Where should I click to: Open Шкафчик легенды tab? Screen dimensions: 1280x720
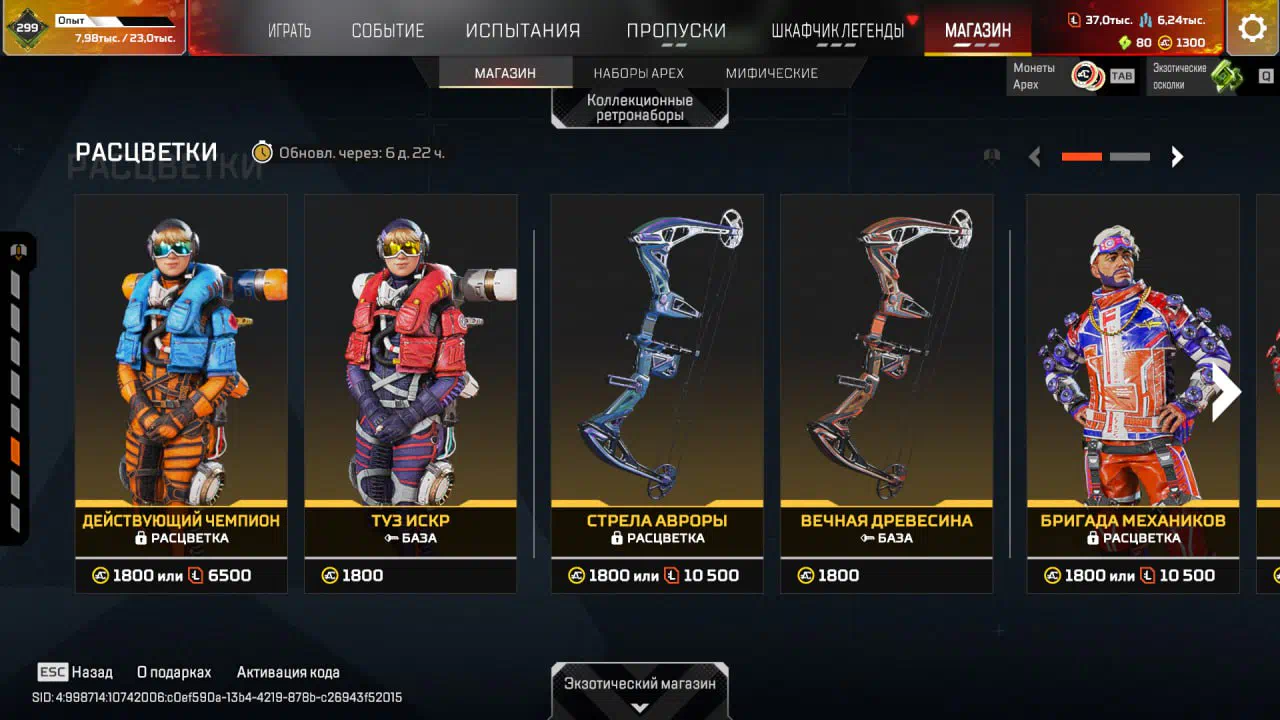[837, 30]
